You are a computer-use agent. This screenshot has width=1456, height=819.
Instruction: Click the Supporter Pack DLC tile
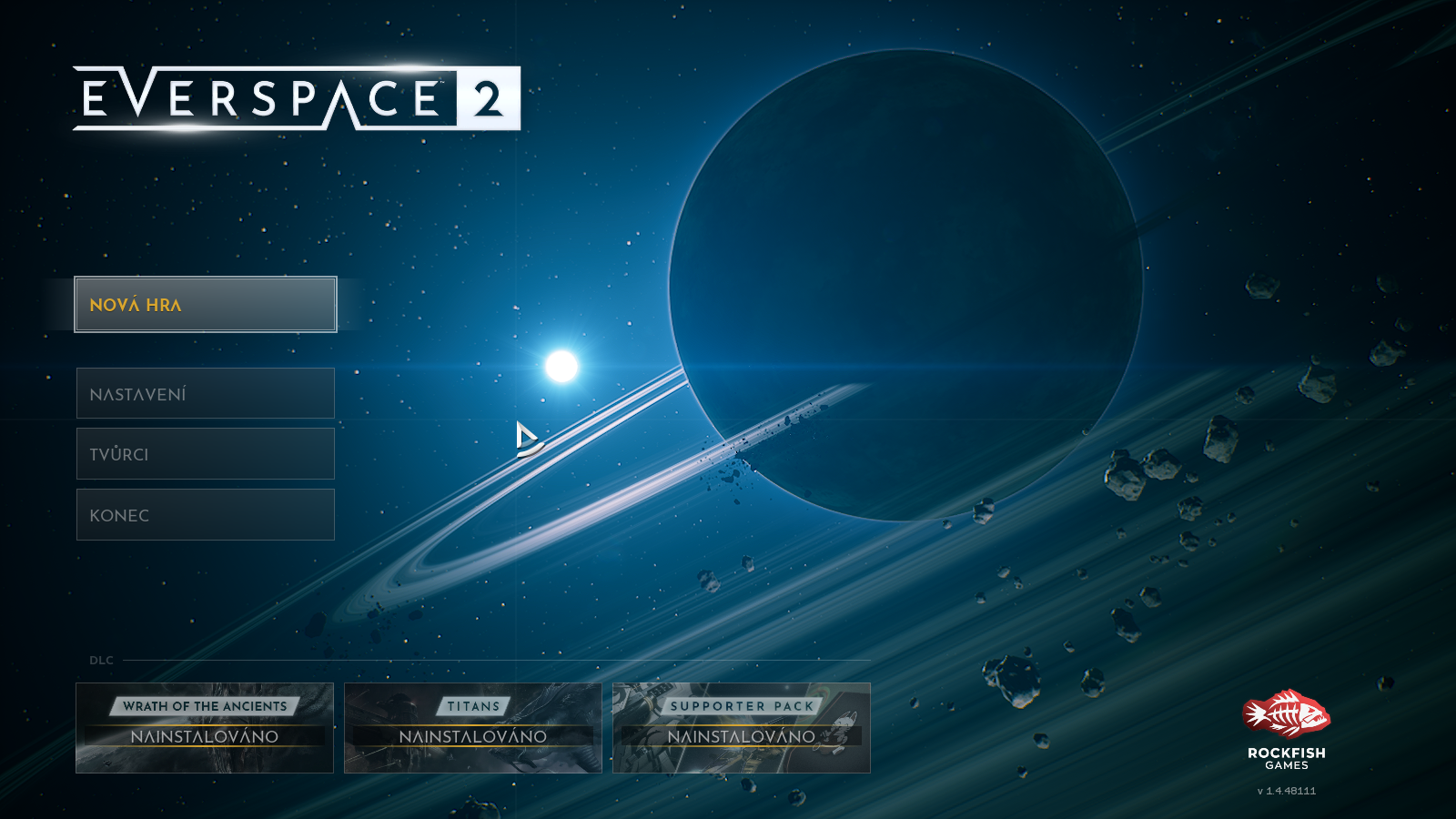(742, 728)
